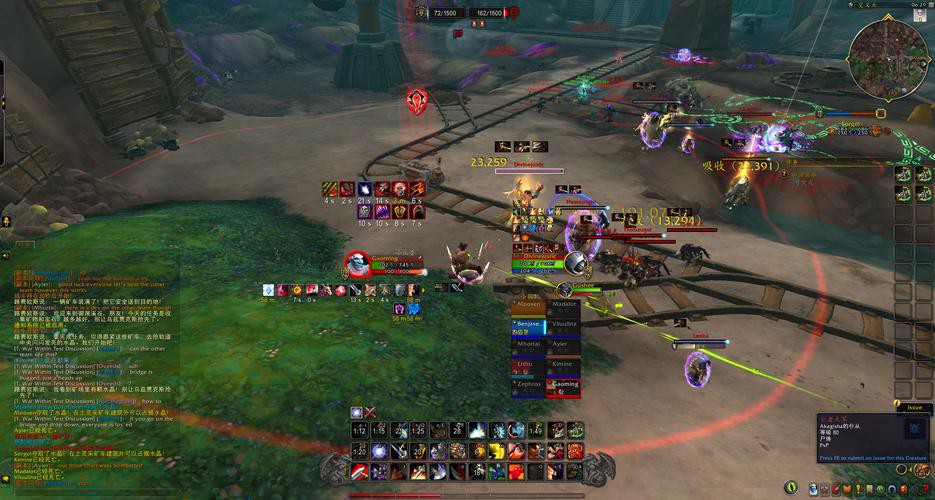The image size is (935, 500).
Task: Target Ayier in the raid frames
Action: point(563,344)
